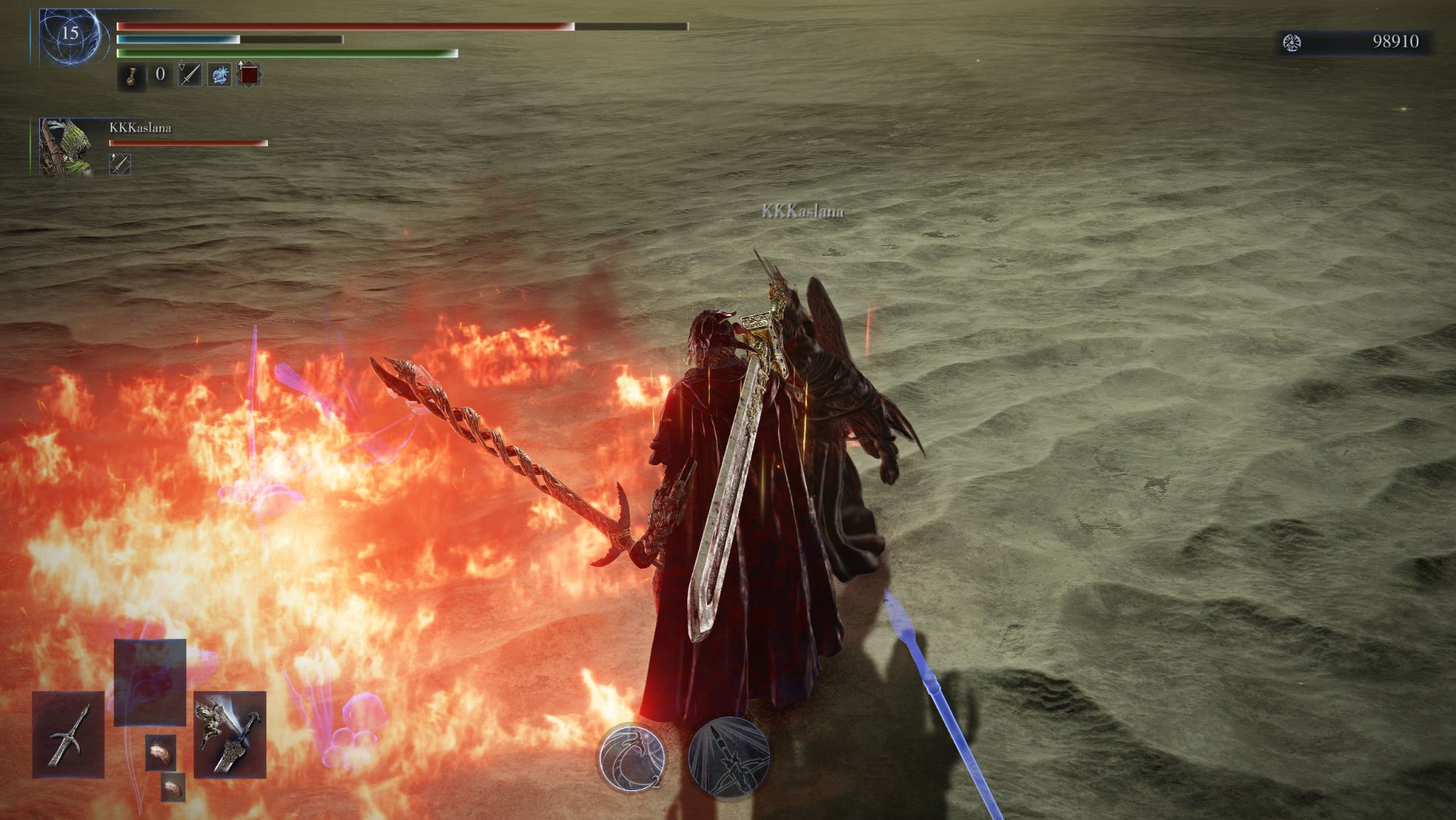Select teammate KKKaslana's portrait
This screenshot has height=820, width=1456.
[x=66, y=148]
